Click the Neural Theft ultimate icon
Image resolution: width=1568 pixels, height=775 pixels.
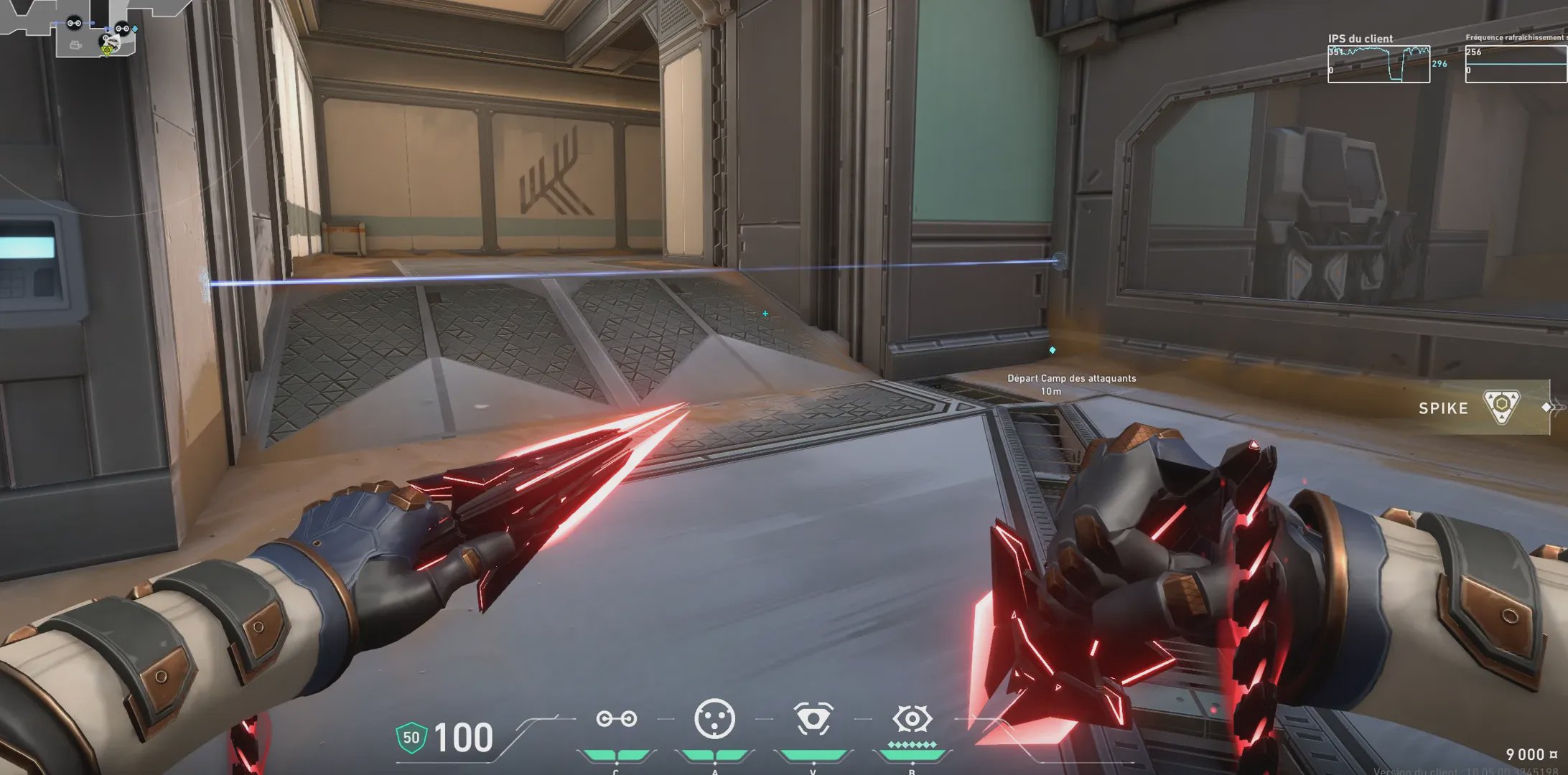[912, 719]
